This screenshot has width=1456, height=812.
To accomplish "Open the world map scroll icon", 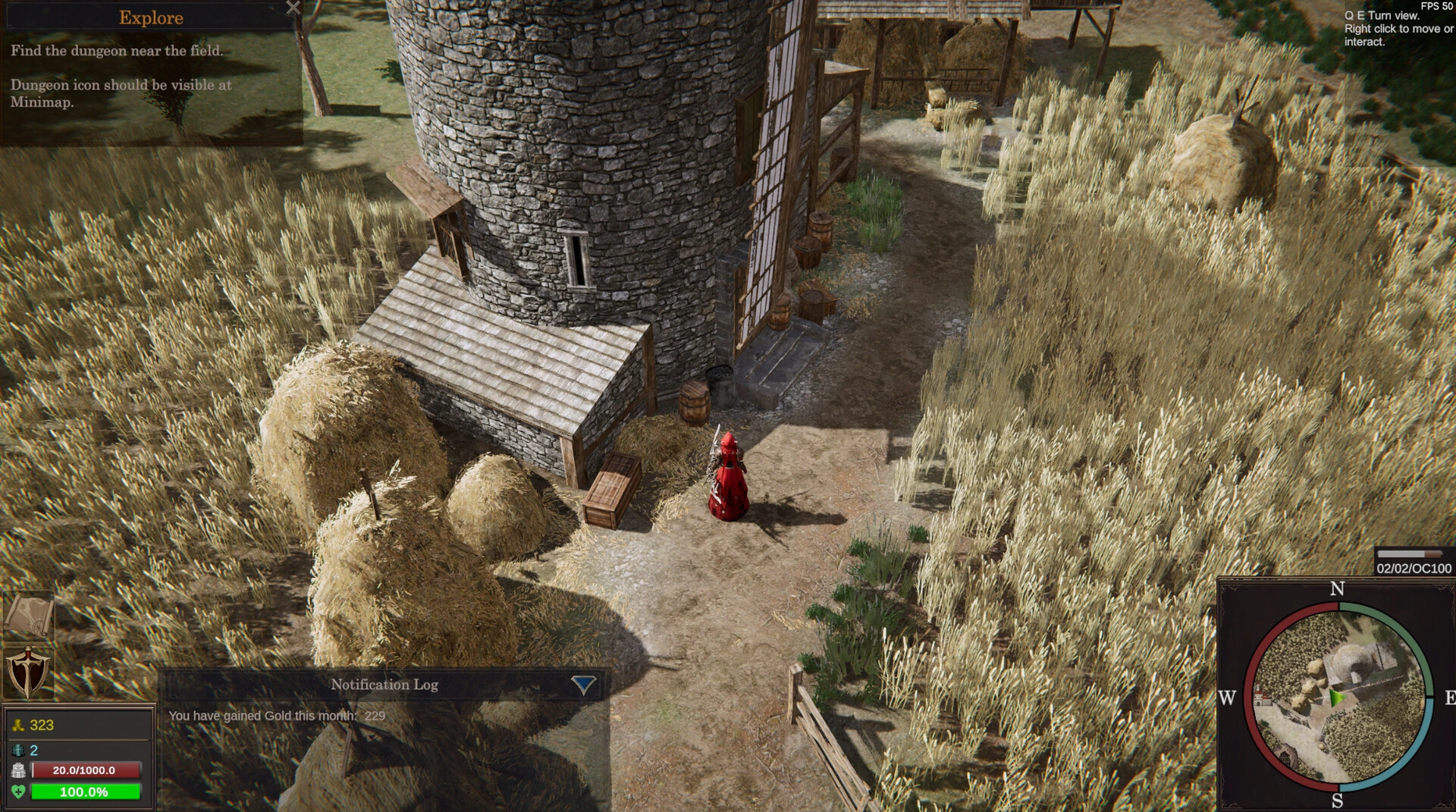I will pyautogui.click(x=27, y=616).
